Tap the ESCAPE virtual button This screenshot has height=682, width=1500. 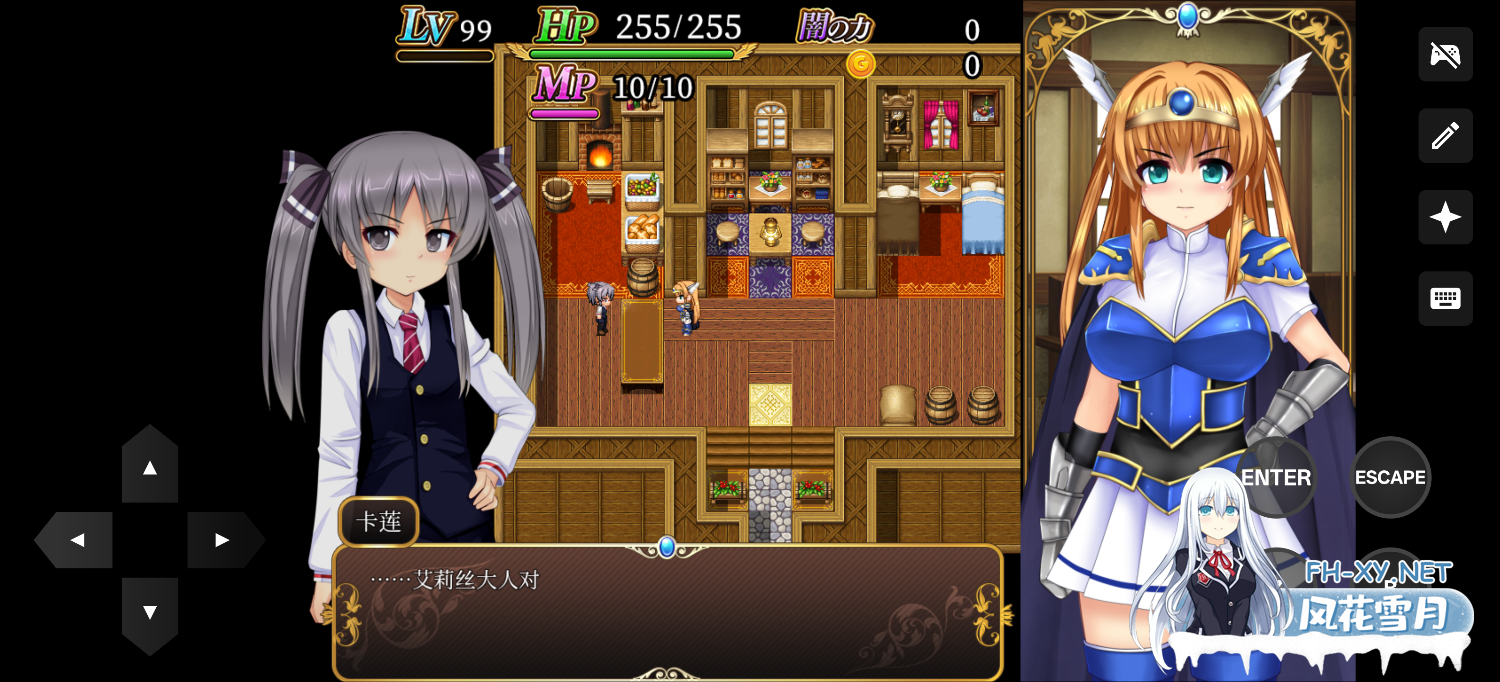pyautogui.click(x=1390, y=477)
